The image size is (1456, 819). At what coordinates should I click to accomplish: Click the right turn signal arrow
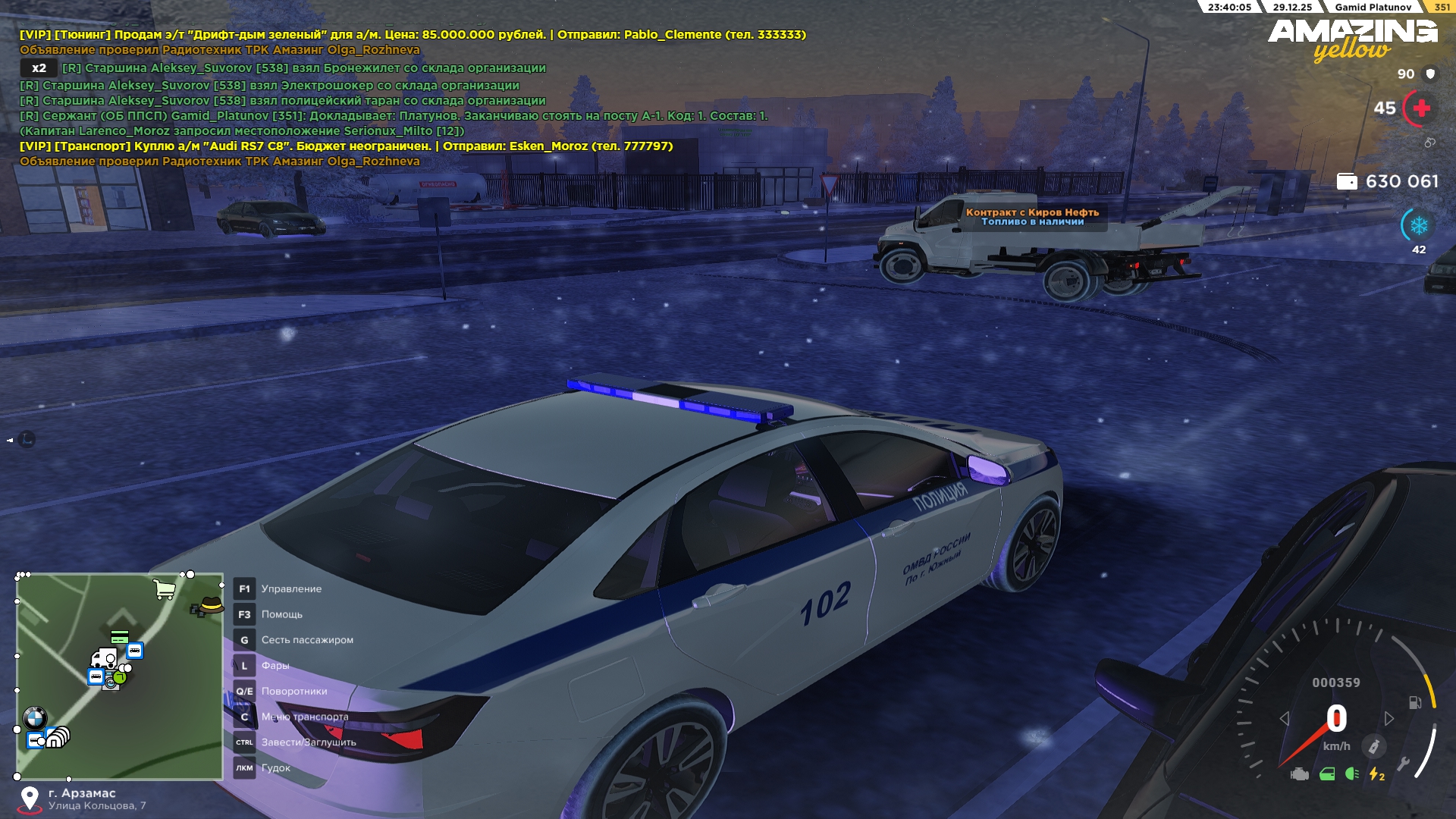click(1389, 718)
